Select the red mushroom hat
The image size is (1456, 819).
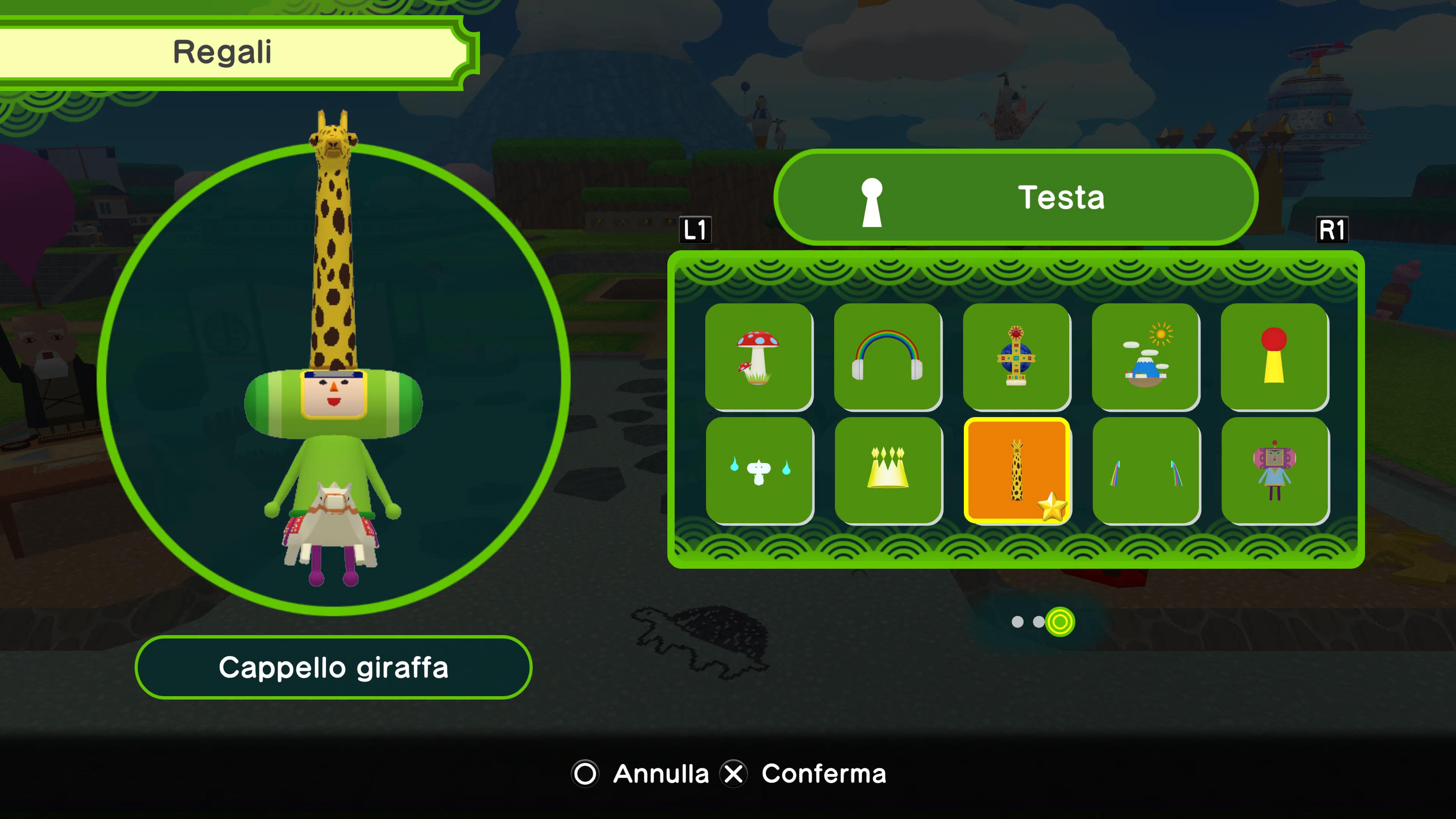tap(758, 357)
